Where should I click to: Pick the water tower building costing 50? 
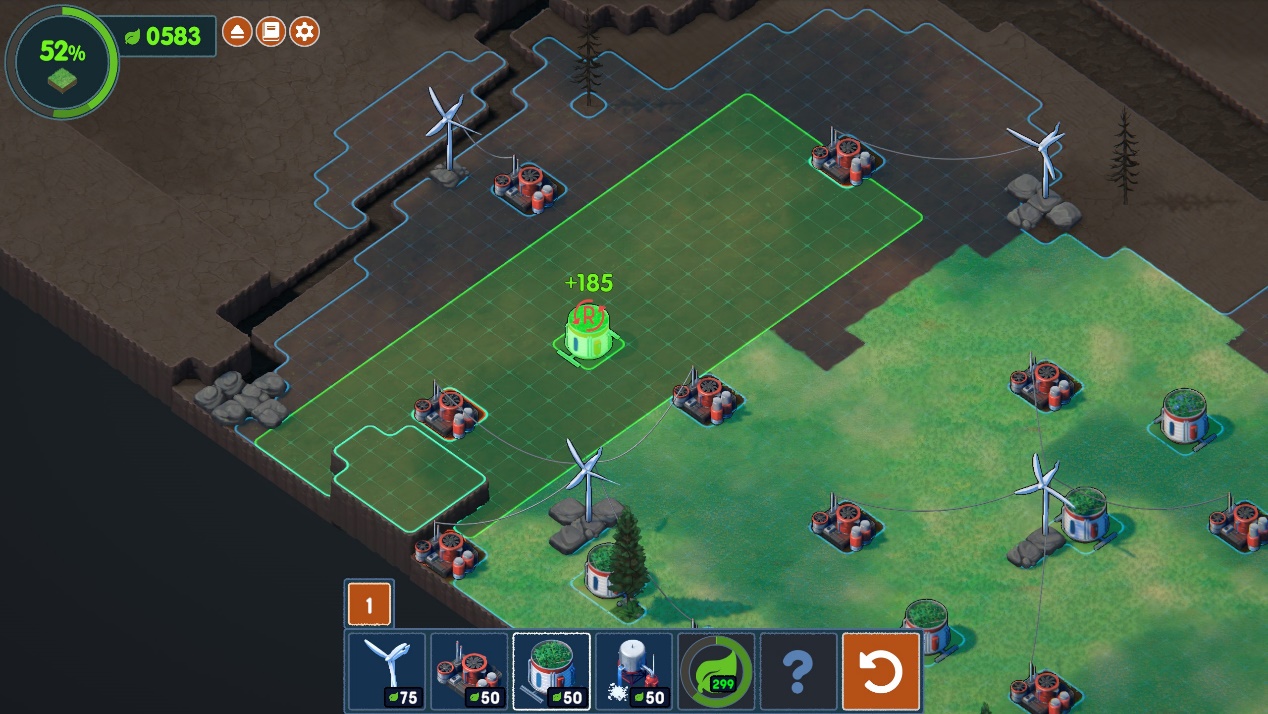click(x=634, y=671)
